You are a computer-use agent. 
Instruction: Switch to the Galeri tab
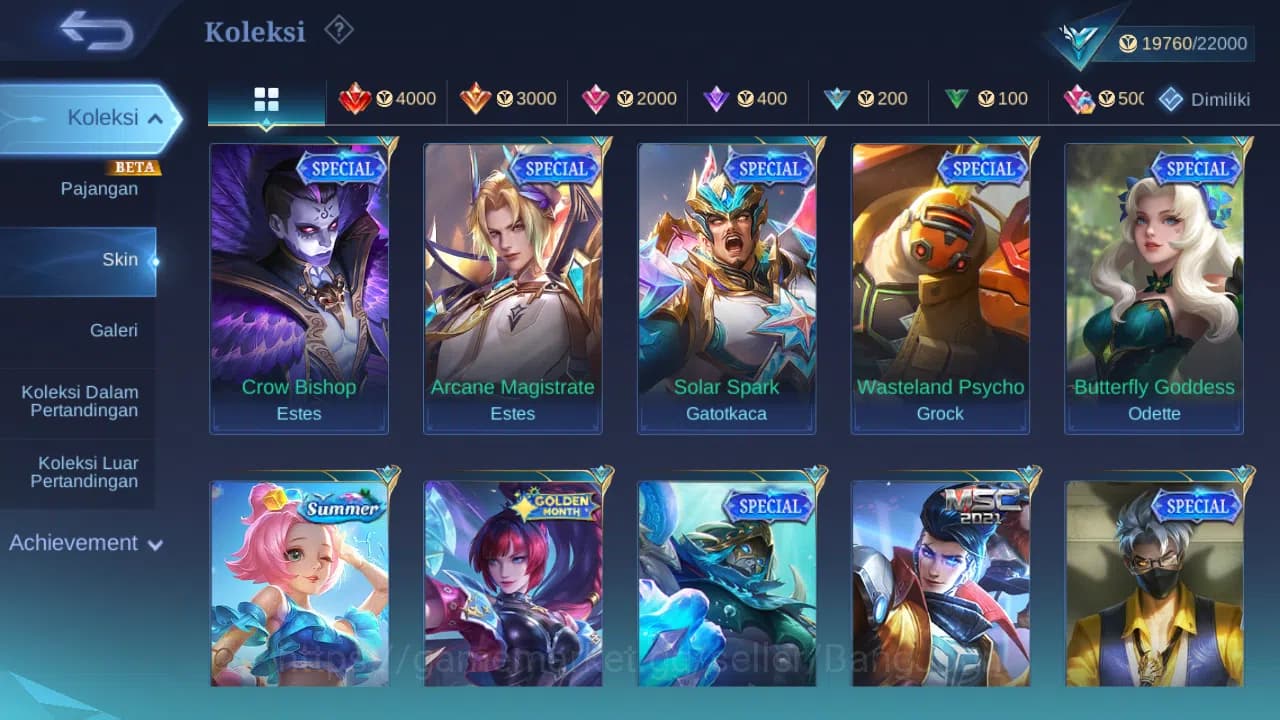click(113, 330)
